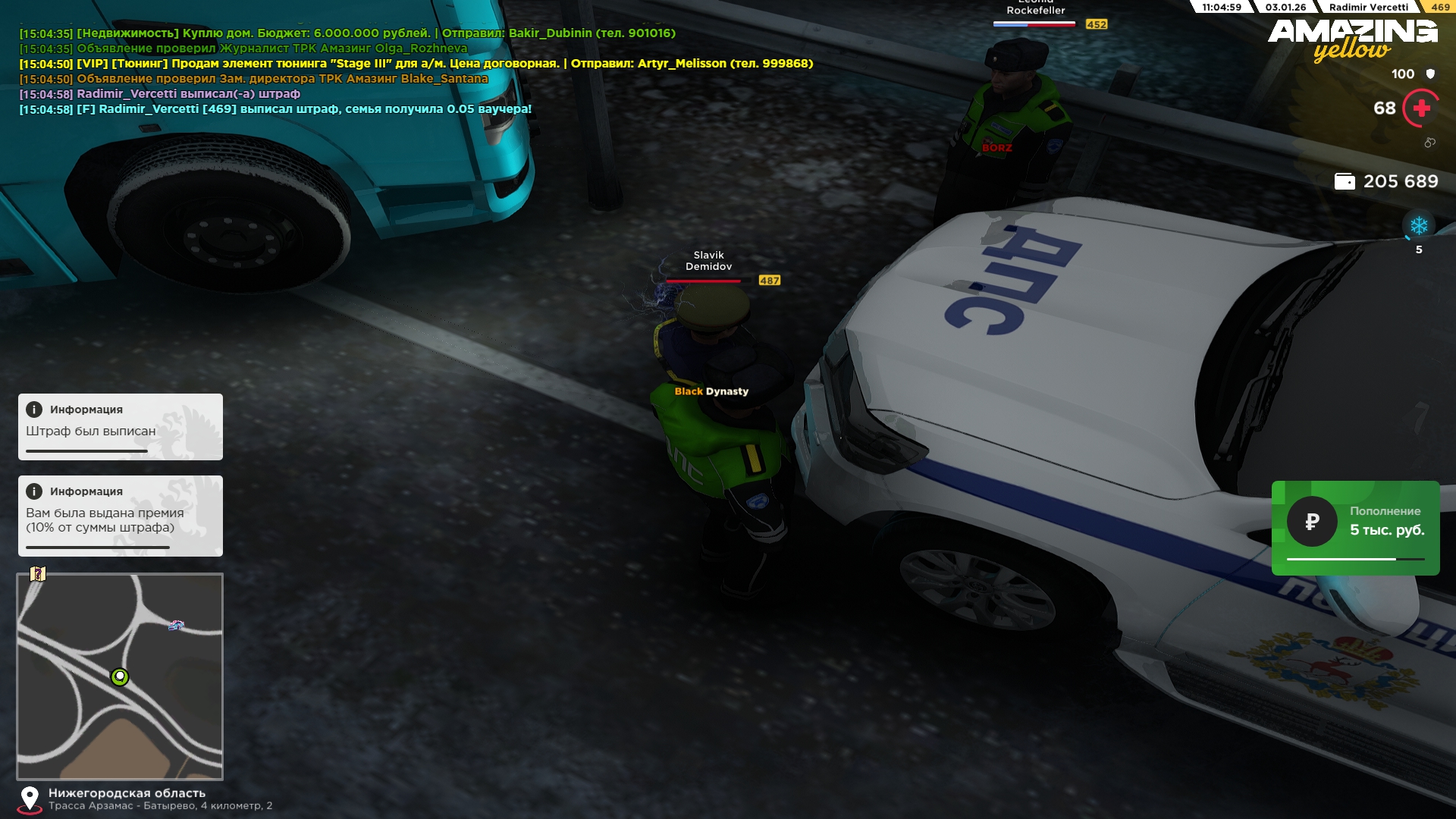
Task: Click the Amazing Yellow server logo
Action: 1353,39
